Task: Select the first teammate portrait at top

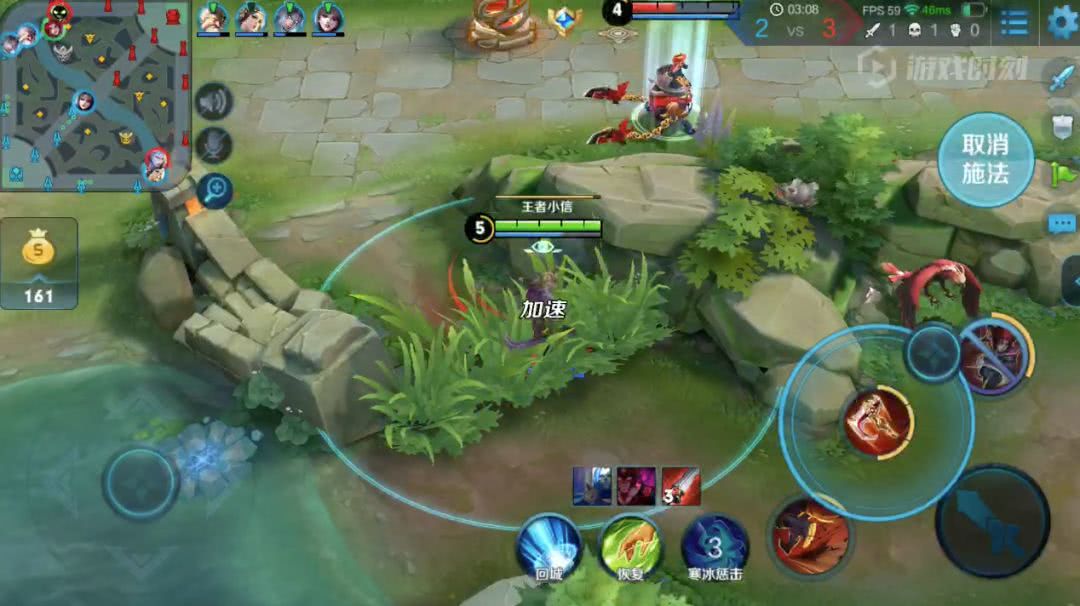Action: tap(212, 18)
